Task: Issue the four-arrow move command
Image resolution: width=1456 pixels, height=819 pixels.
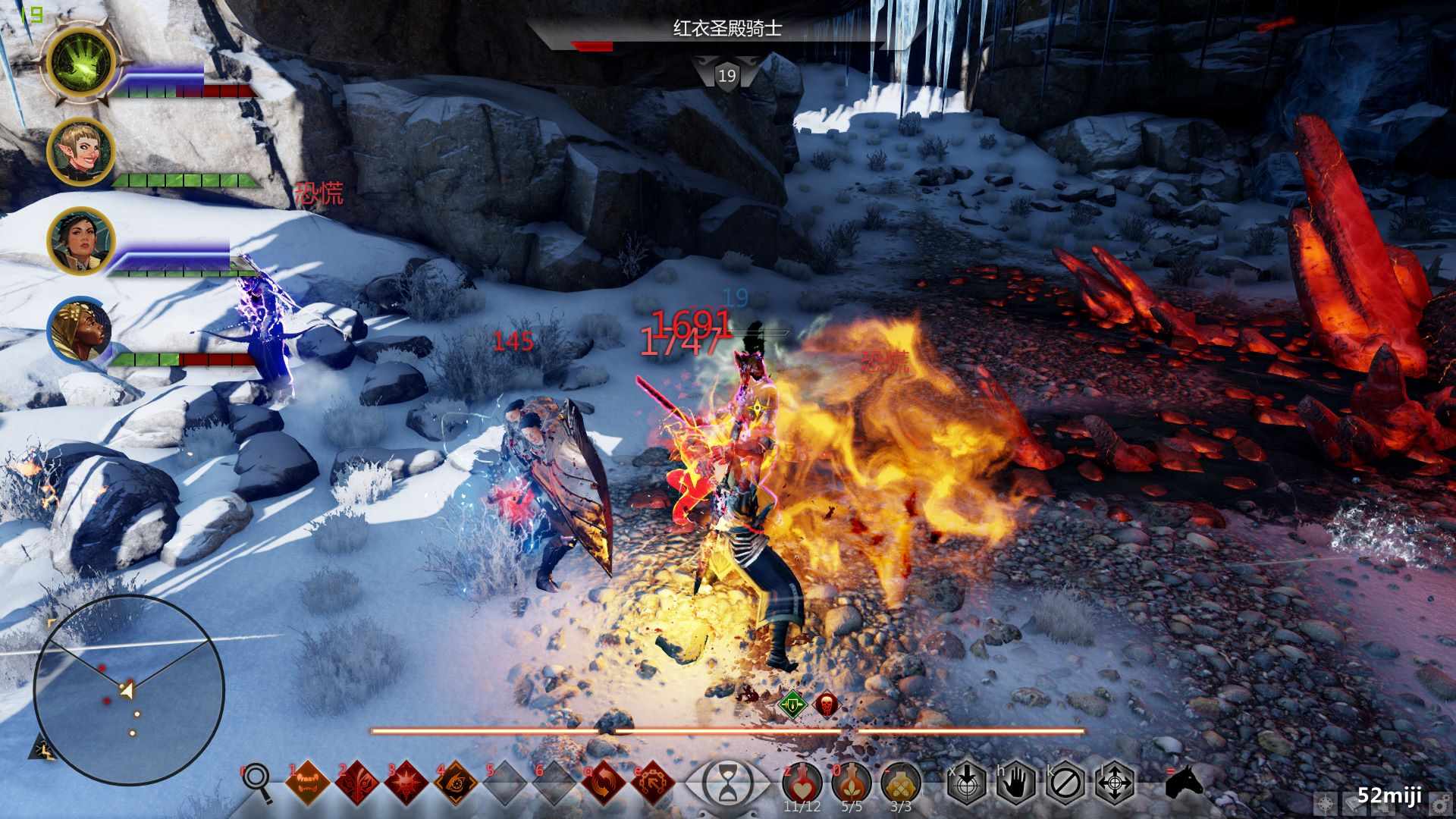Action: coord(1115,782)
